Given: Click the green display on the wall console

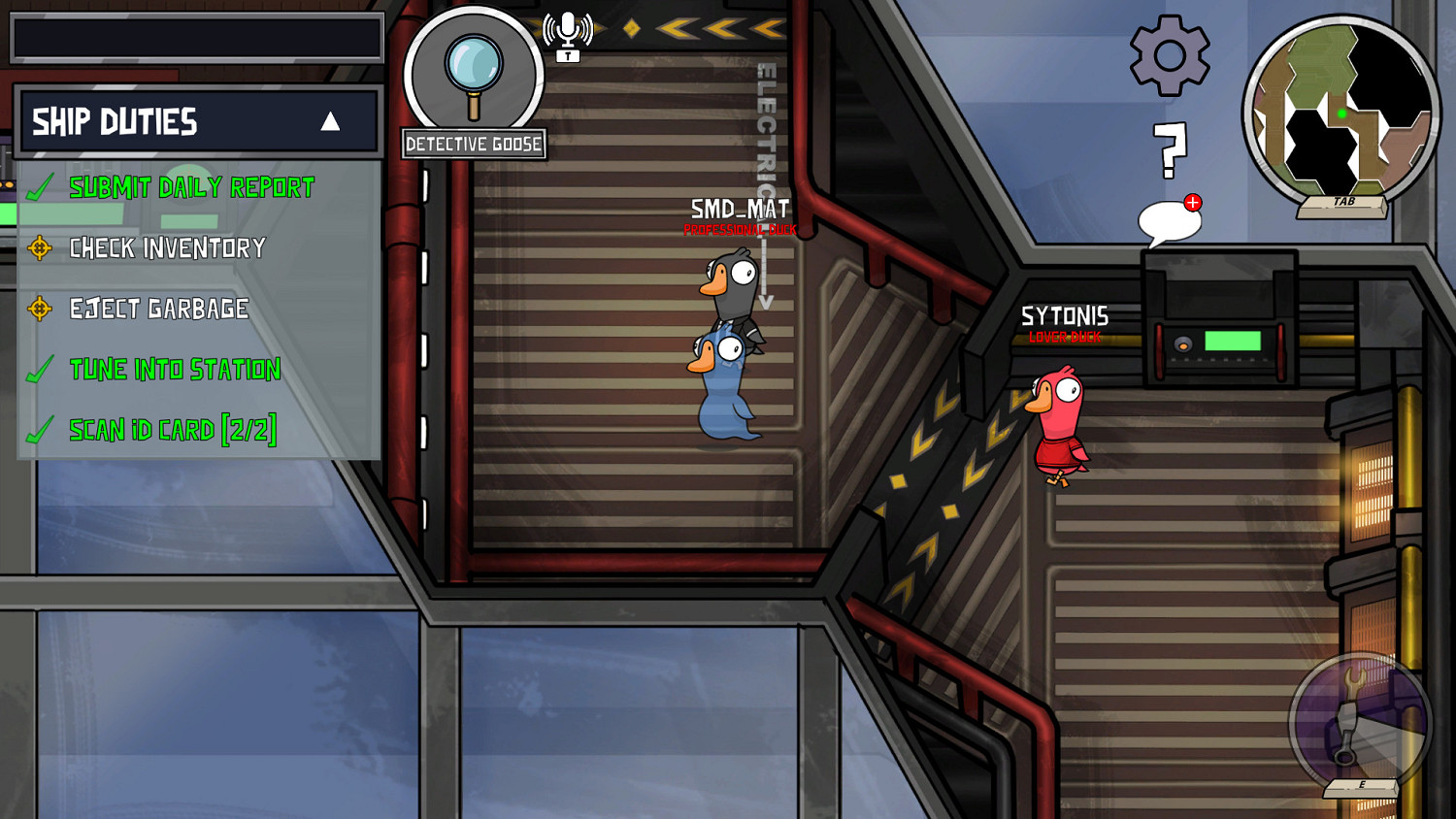Looking at the screenshot, I should click(1235, 340).
